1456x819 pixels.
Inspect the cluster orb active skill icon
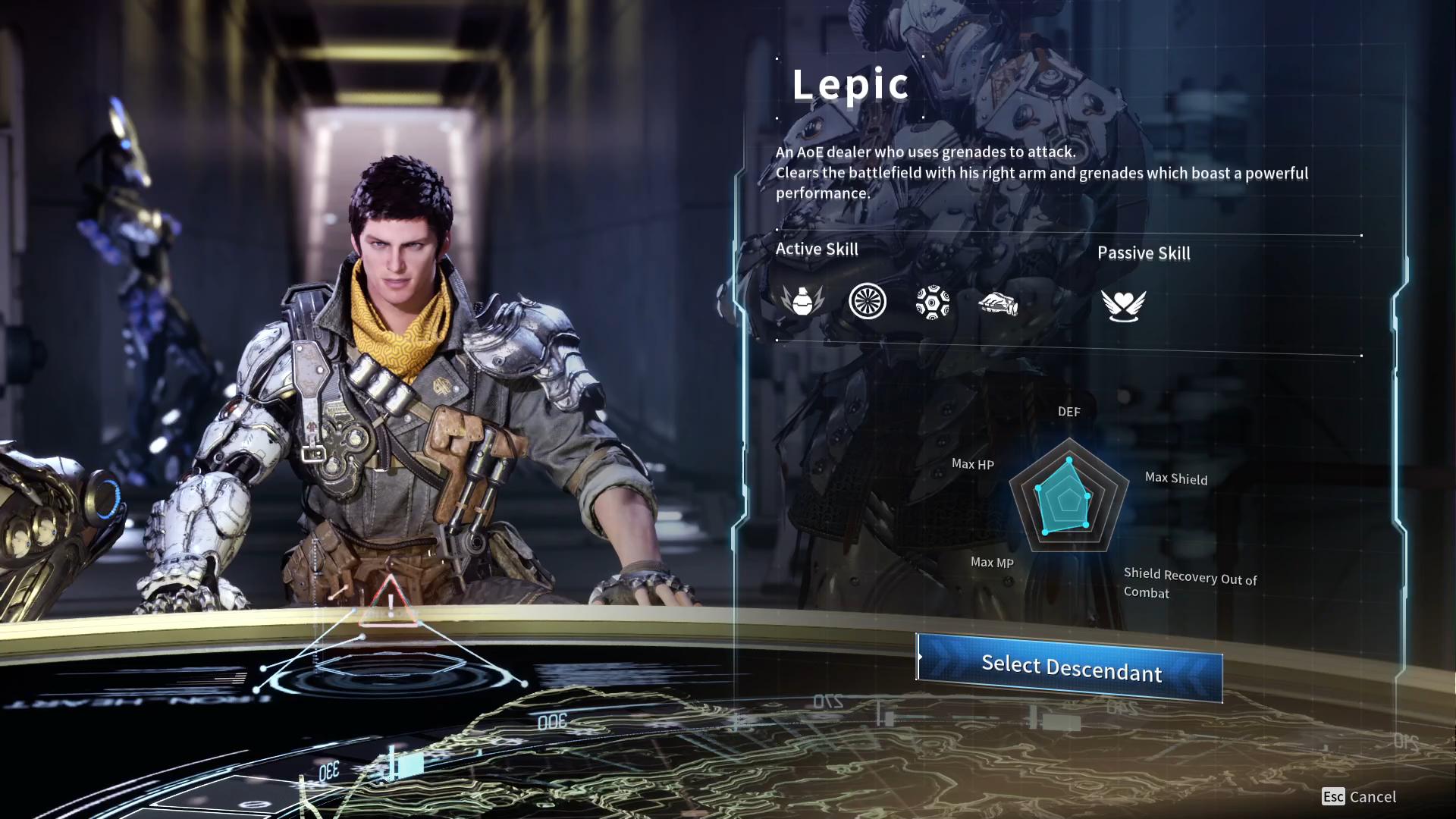(933, 302)
